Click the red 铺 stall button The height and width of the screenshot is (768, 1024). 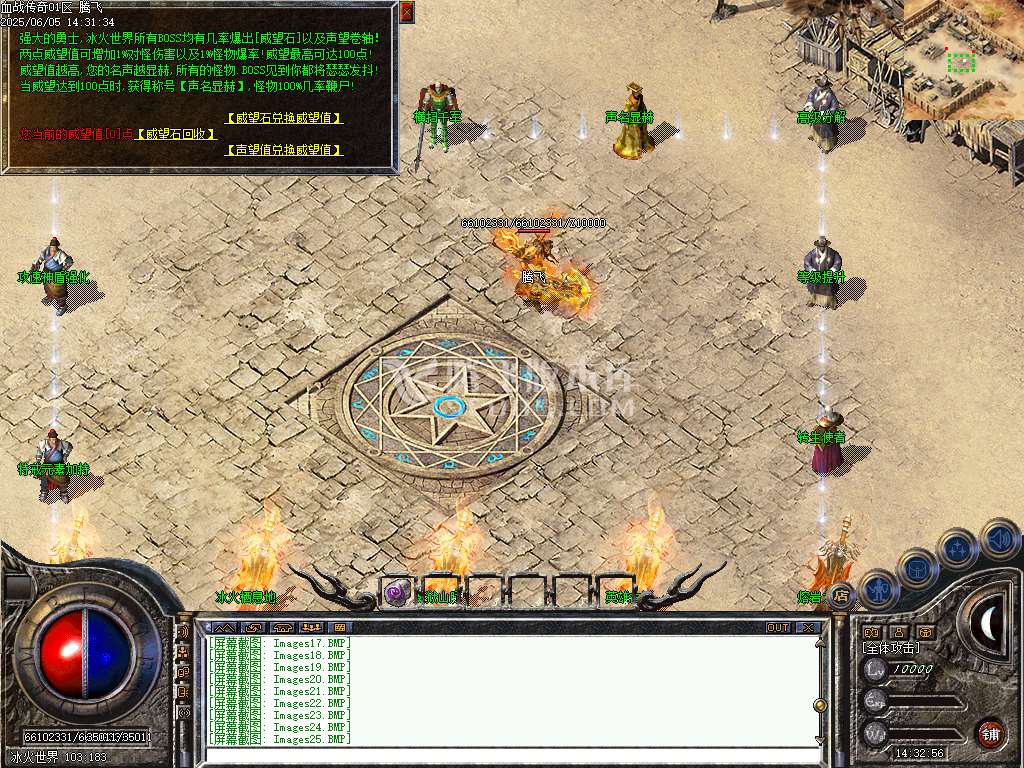click(990, 733)
